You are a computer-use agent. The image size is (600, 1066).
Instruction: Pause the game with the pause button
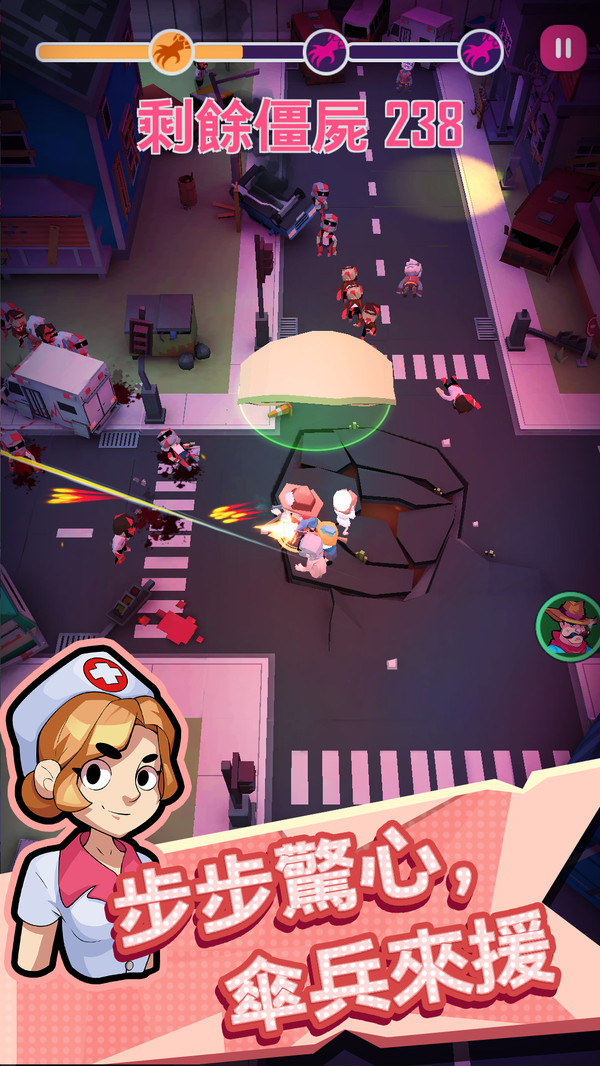[563, 47]
